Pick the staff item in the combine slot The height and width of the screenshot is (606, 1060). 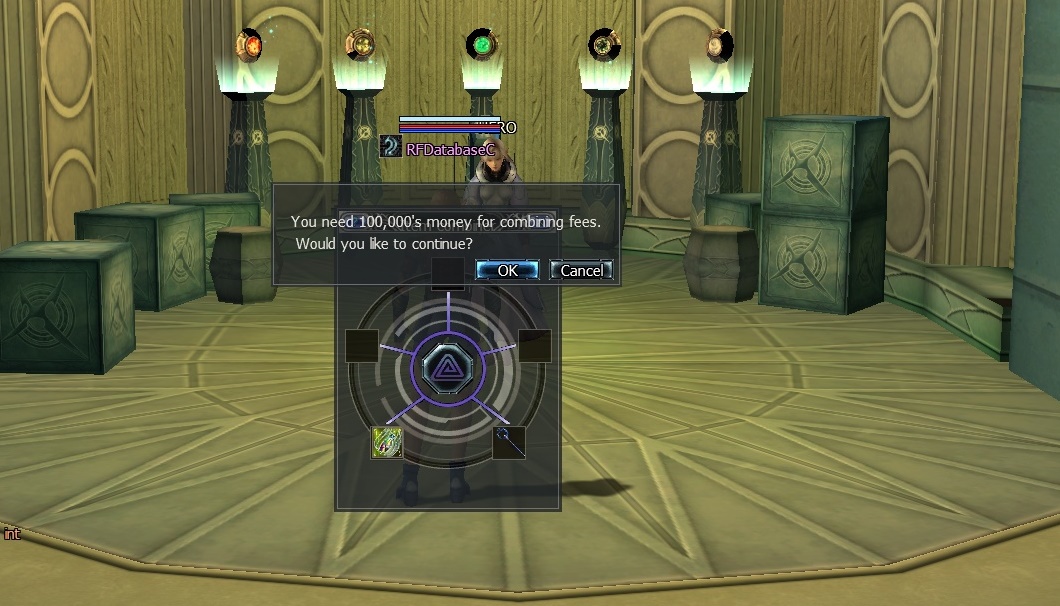[x=509, y=442]
